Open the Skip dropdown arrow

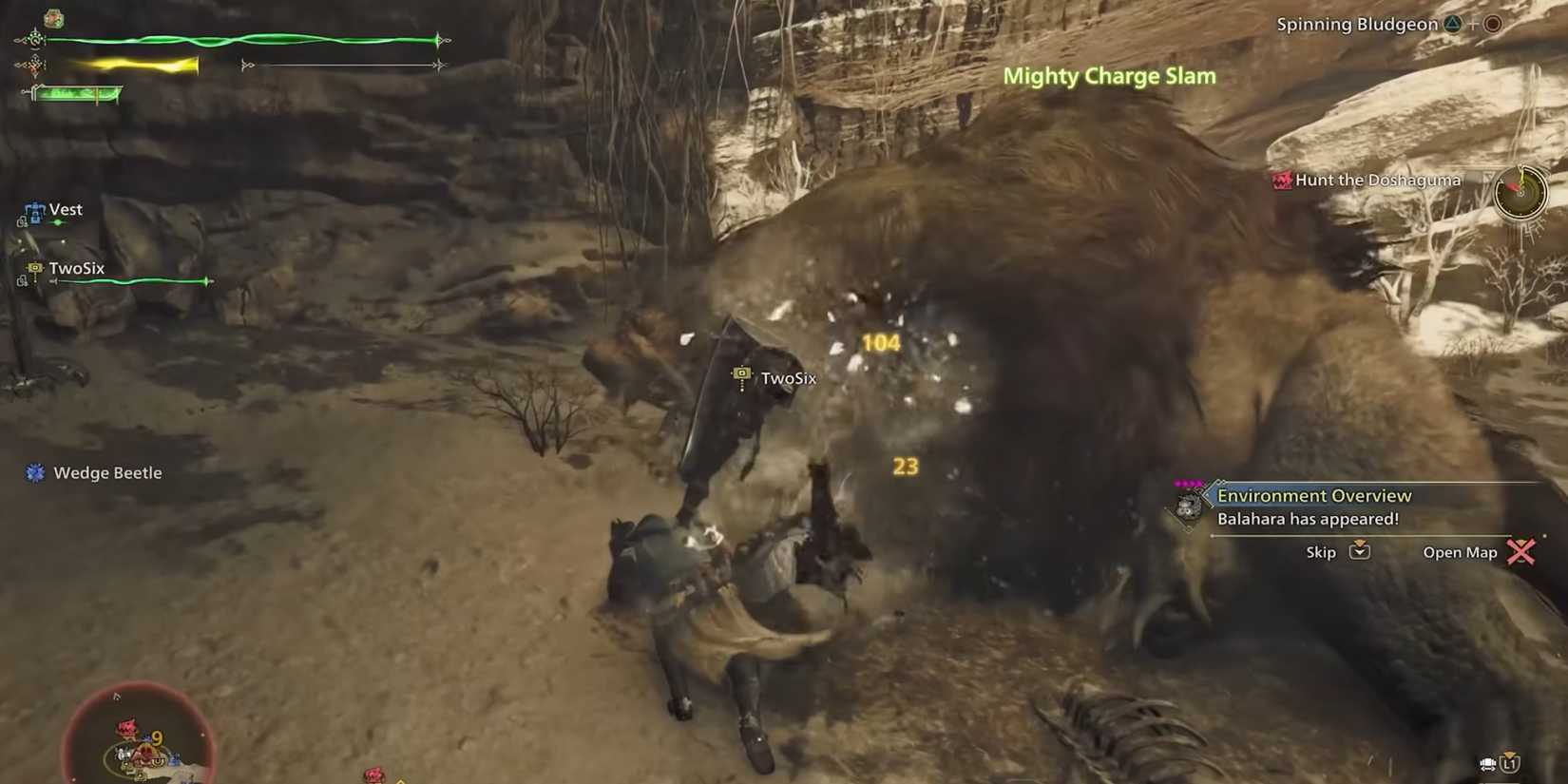click(x=1362, y=551)
